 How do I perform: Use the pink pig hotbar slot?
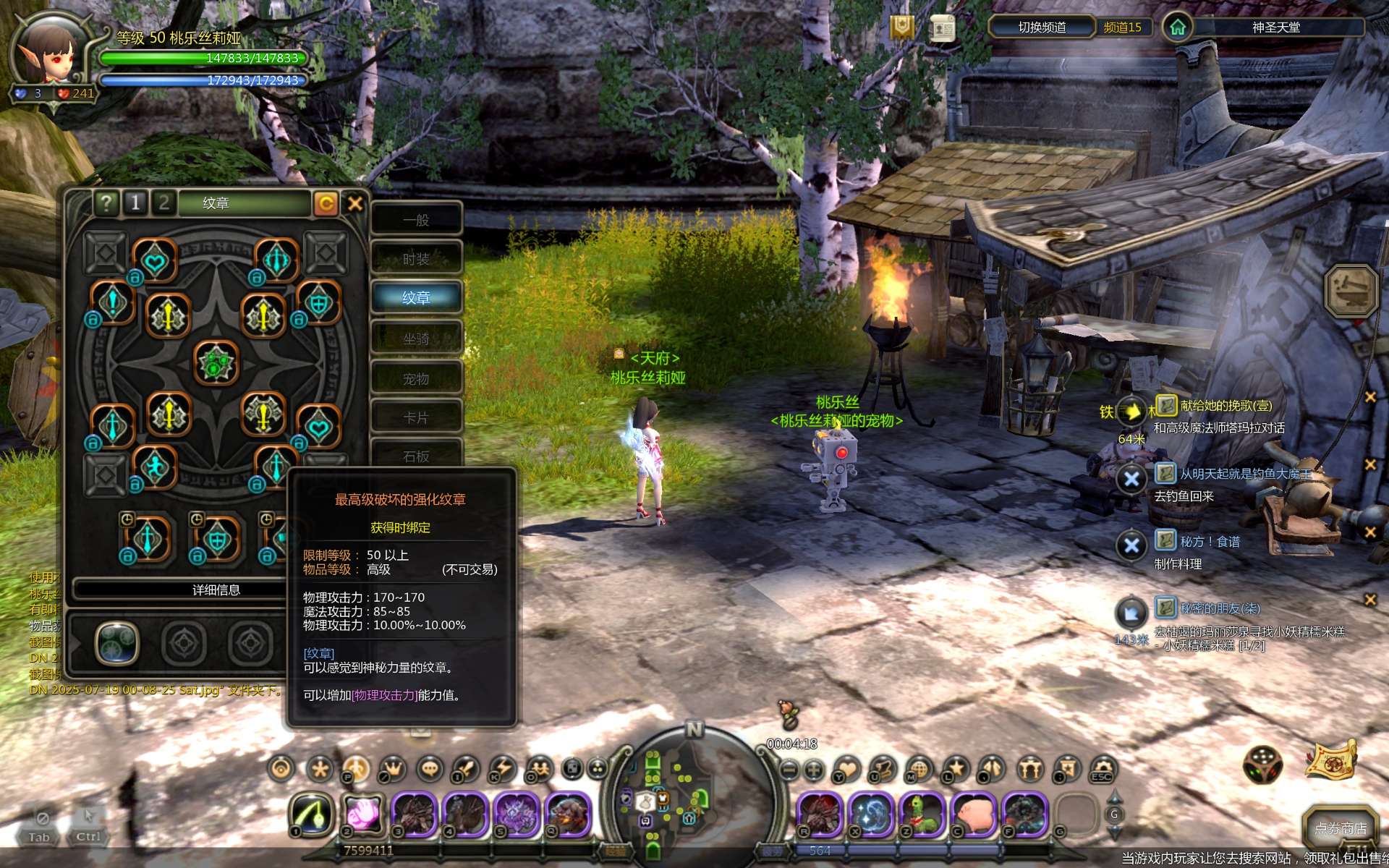974,813
